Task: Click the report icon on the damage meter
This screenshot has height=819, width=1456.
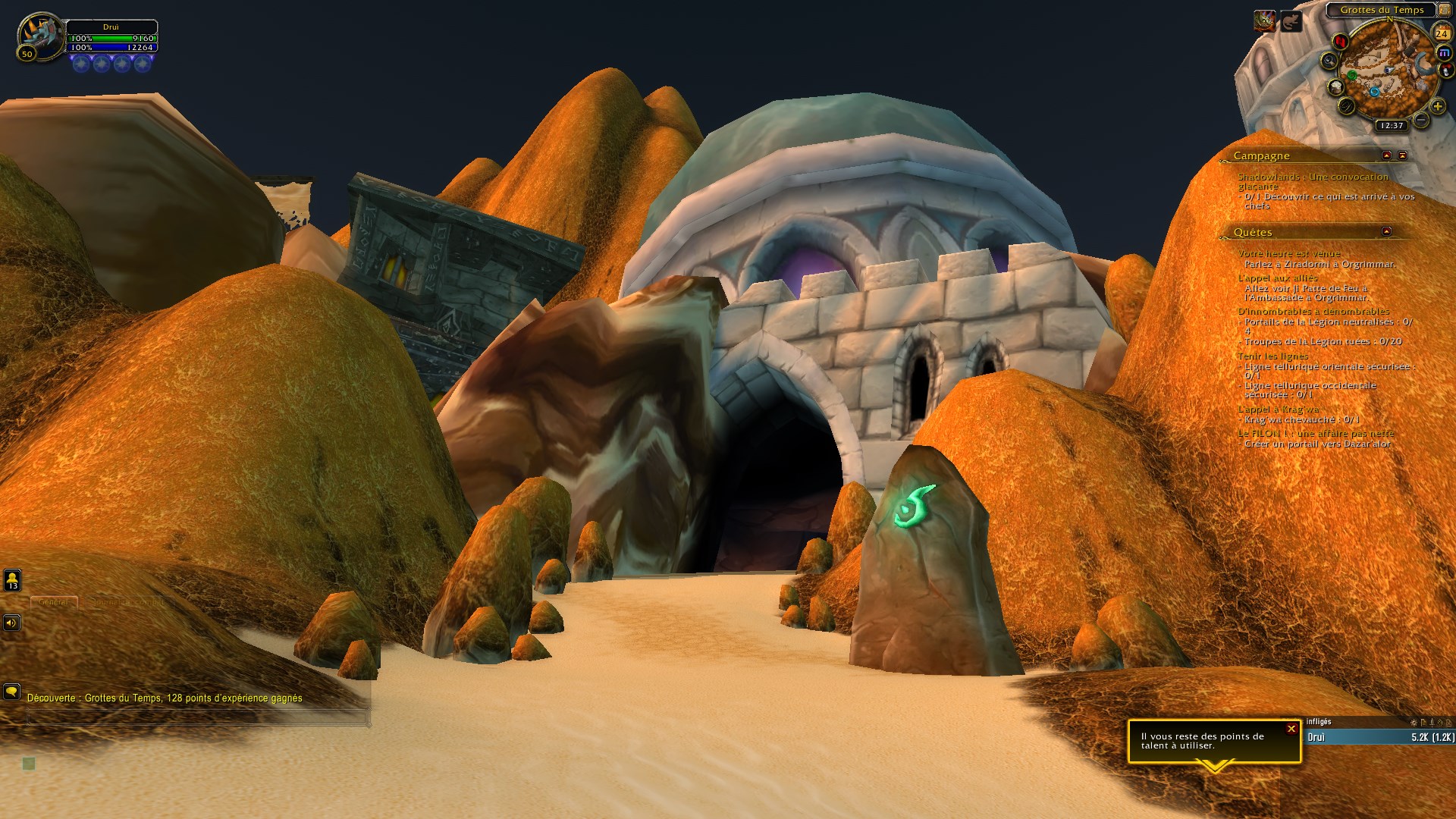Action: [1423, 722]
